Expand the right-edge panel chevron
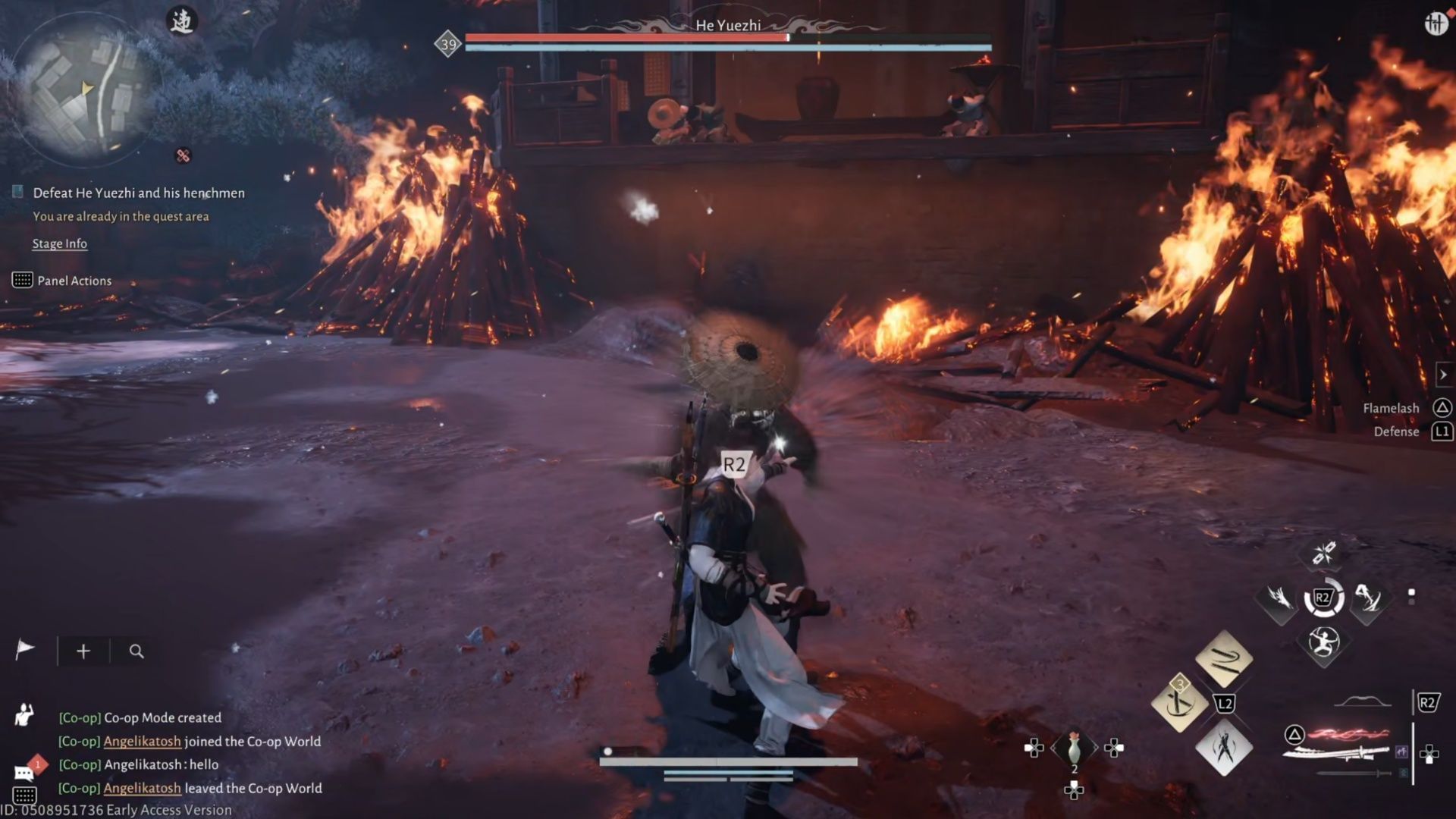1456x819 pixels. click(1445, 374)
